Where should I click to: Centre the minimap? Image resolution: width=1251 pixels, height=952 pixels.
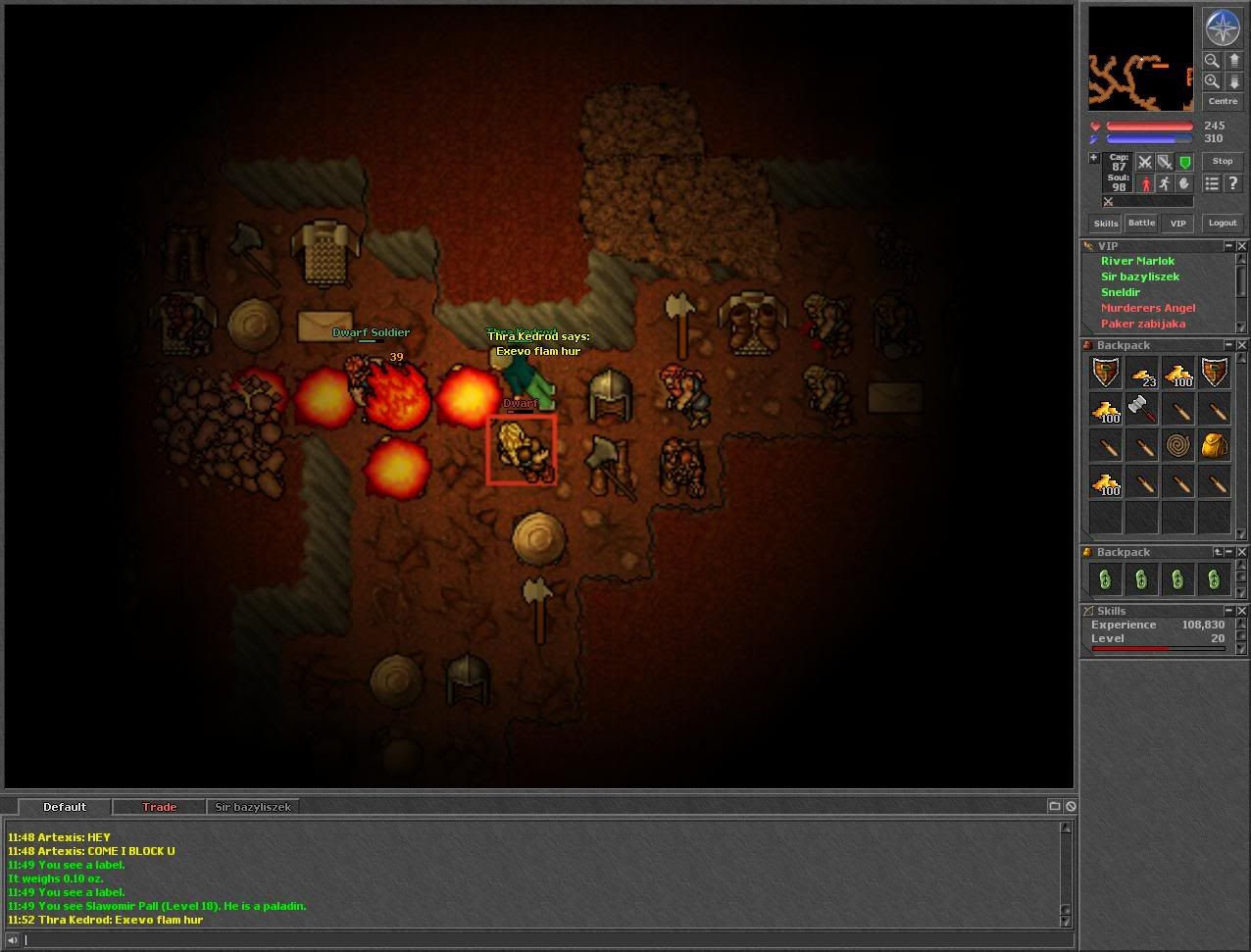click(1223, 102)
